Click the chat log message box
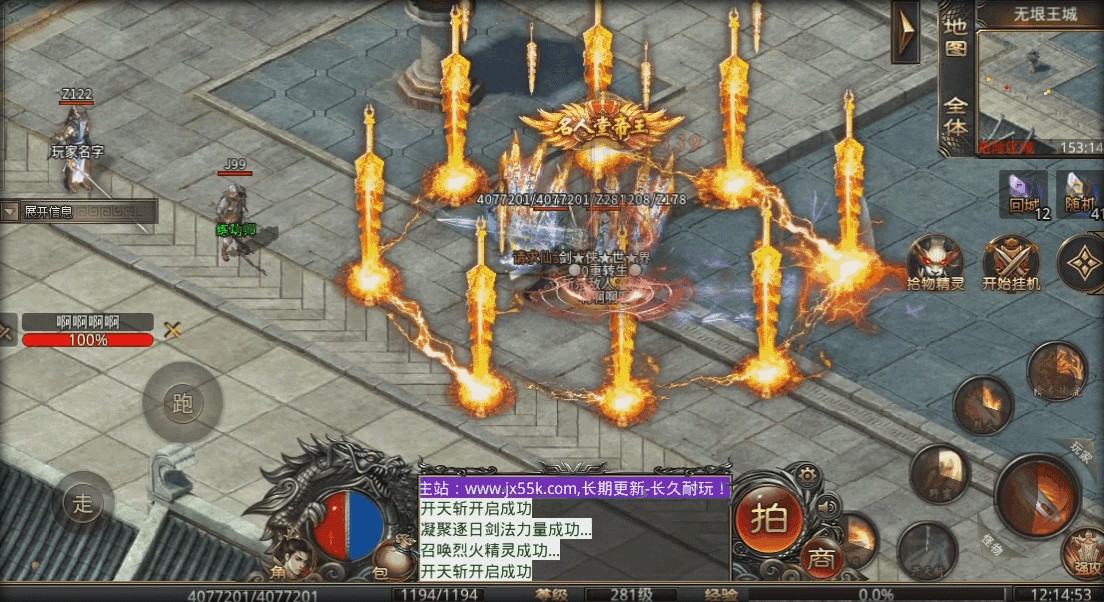Image resolution: width=1104 pixels, height=602 pixels. coord(574,530)
